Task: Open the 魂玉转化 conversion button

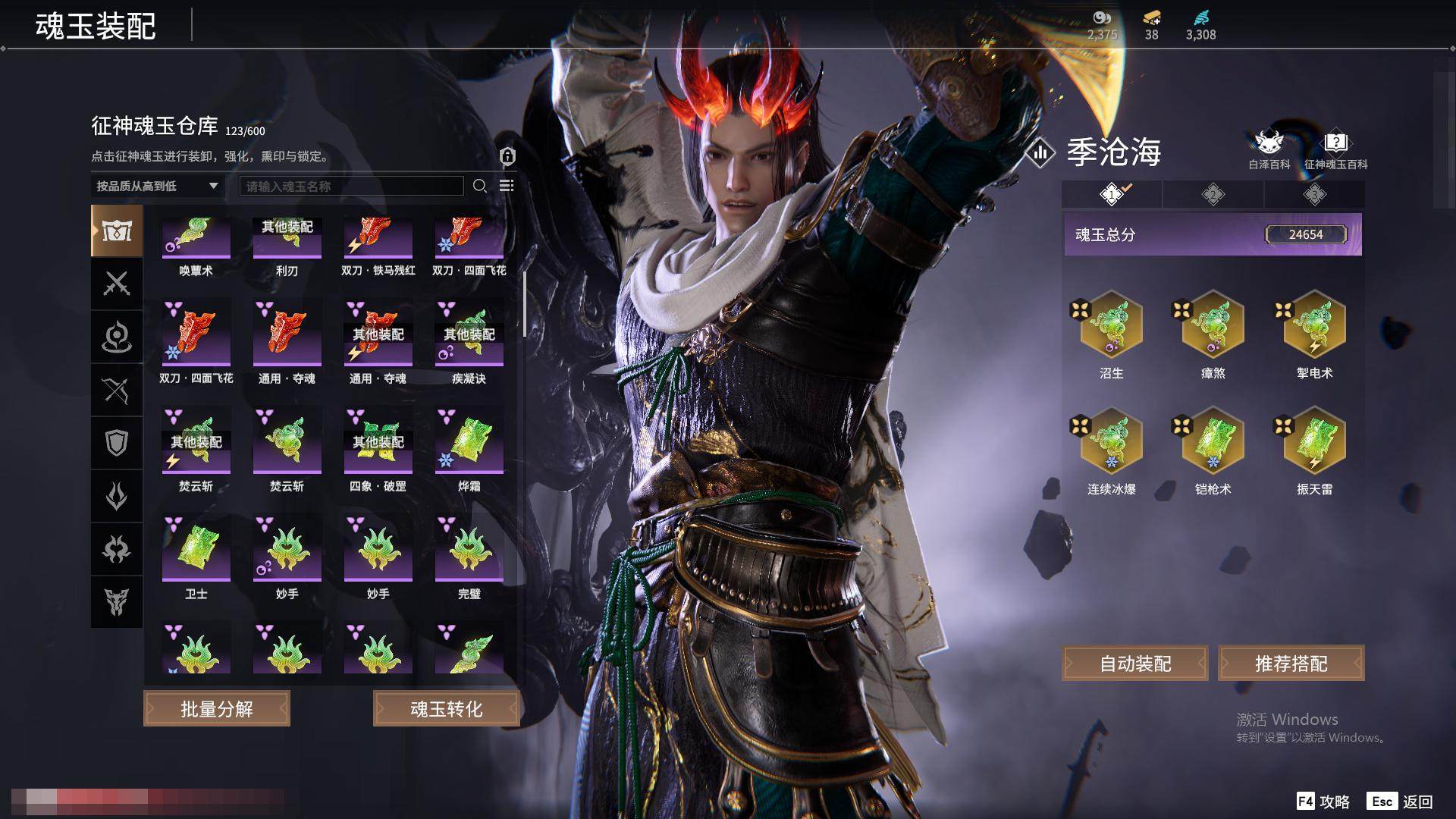Action: pos(446,709)
